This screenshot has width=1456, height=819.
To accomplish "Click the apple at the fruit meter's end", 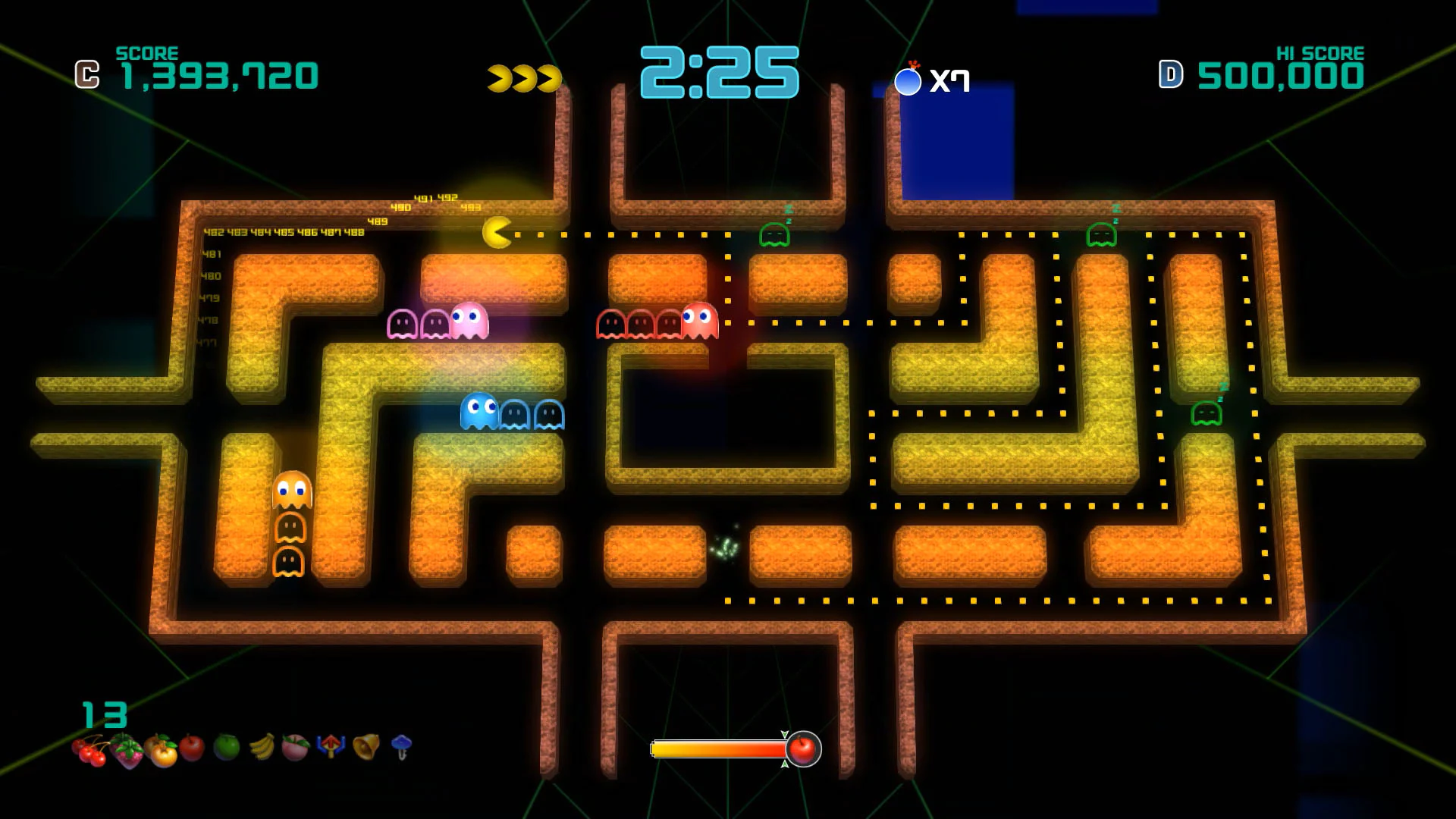I will [x=802, y=749].
